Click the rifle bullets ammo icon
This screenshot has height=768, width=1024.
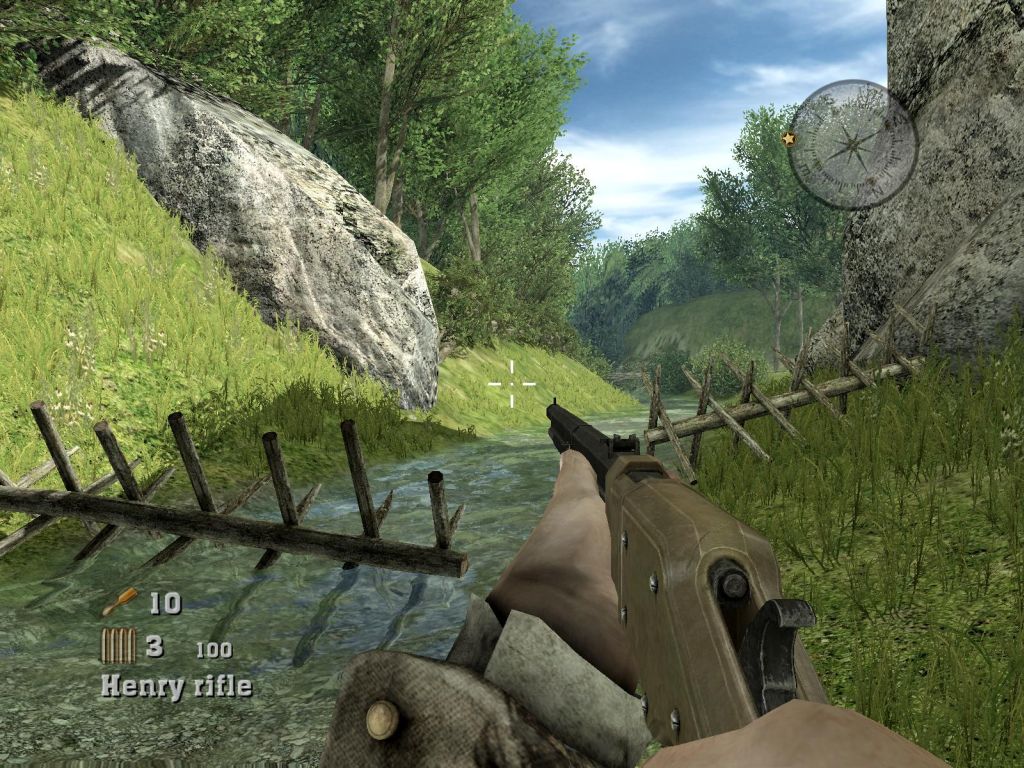(118, 646)
